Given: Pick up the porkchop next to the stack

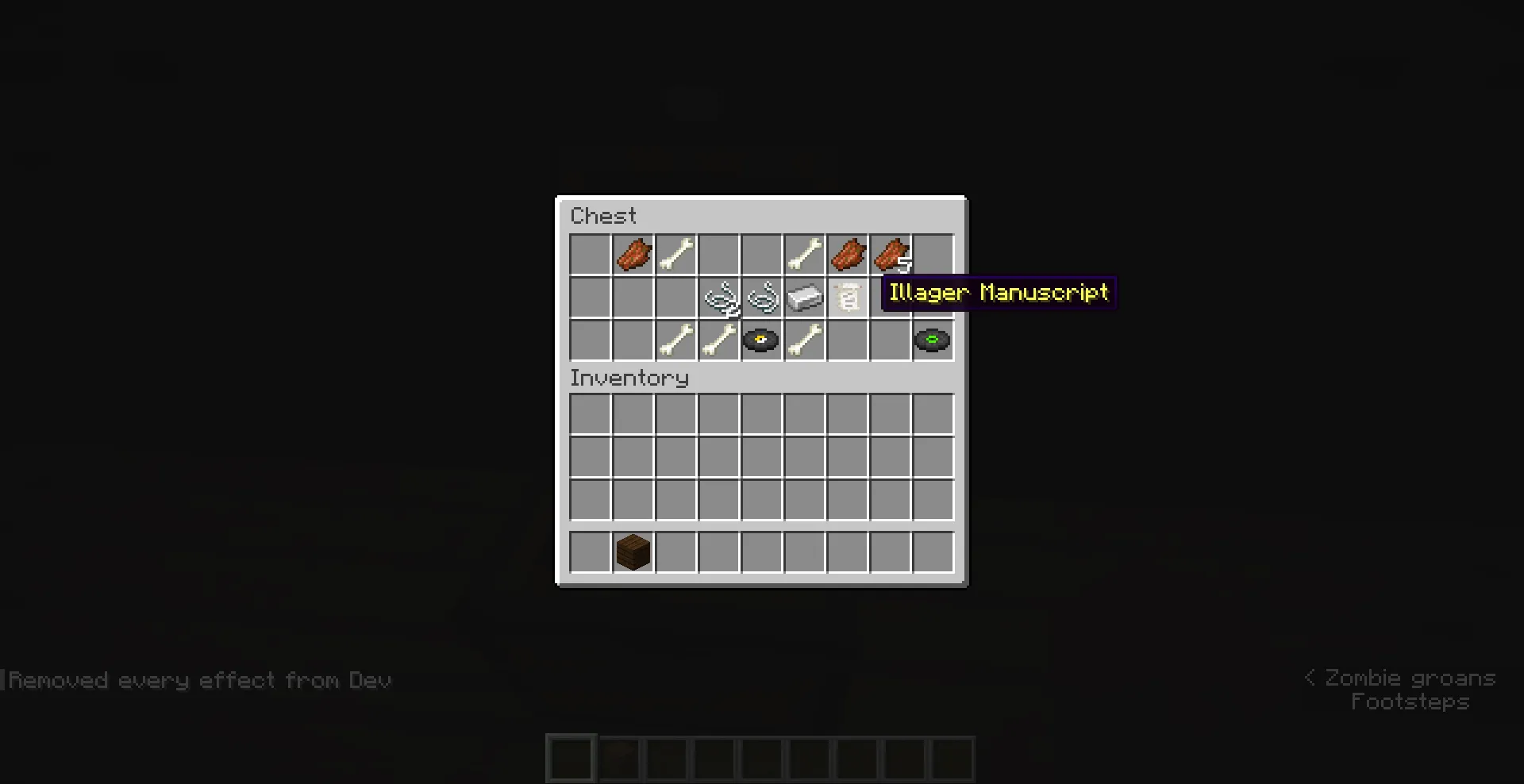Looking at the screenshot, I should coord(847,255).
